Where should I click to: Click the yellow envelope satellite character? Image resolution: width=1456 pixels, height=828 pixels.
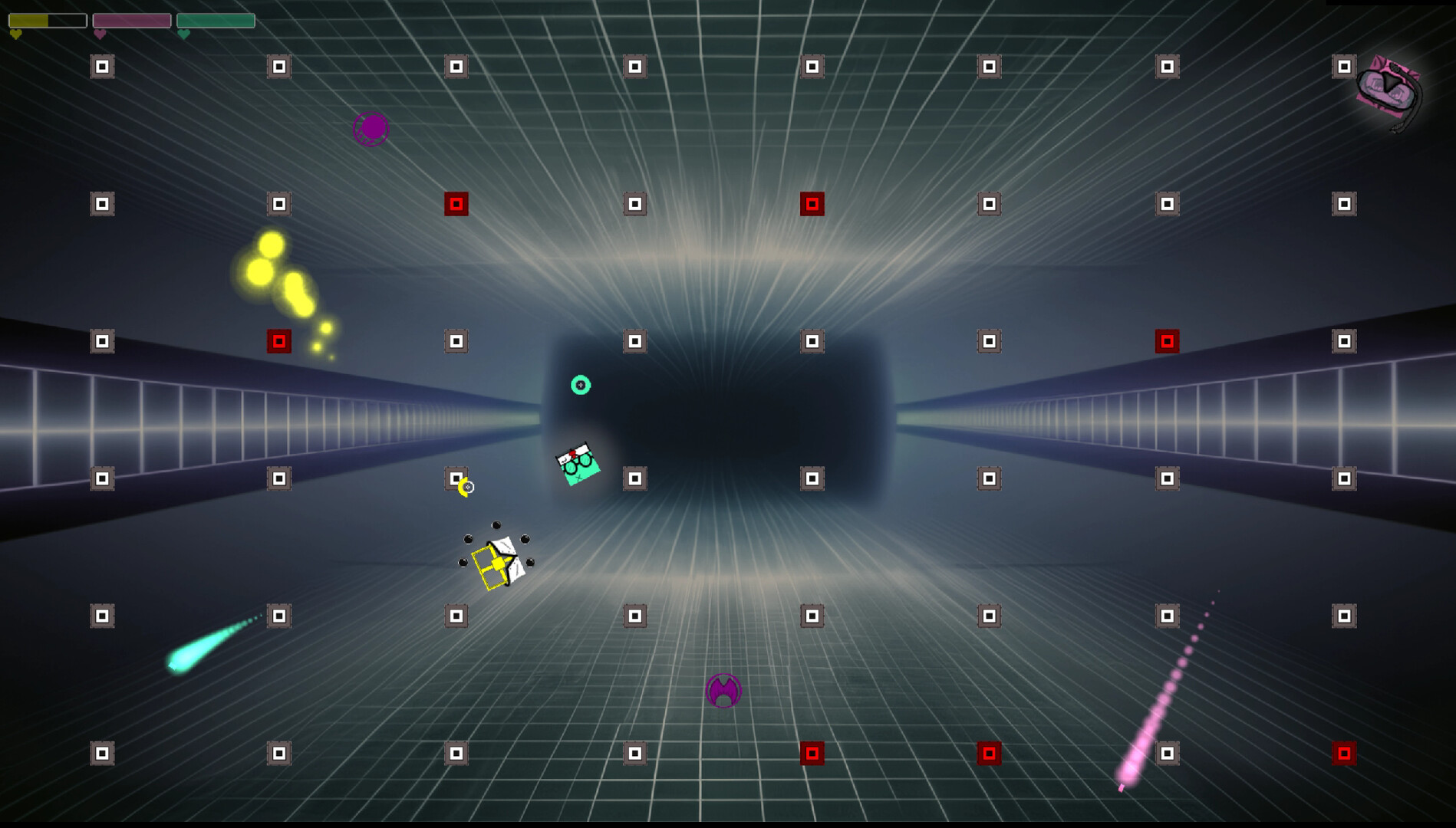pos(496,563)
